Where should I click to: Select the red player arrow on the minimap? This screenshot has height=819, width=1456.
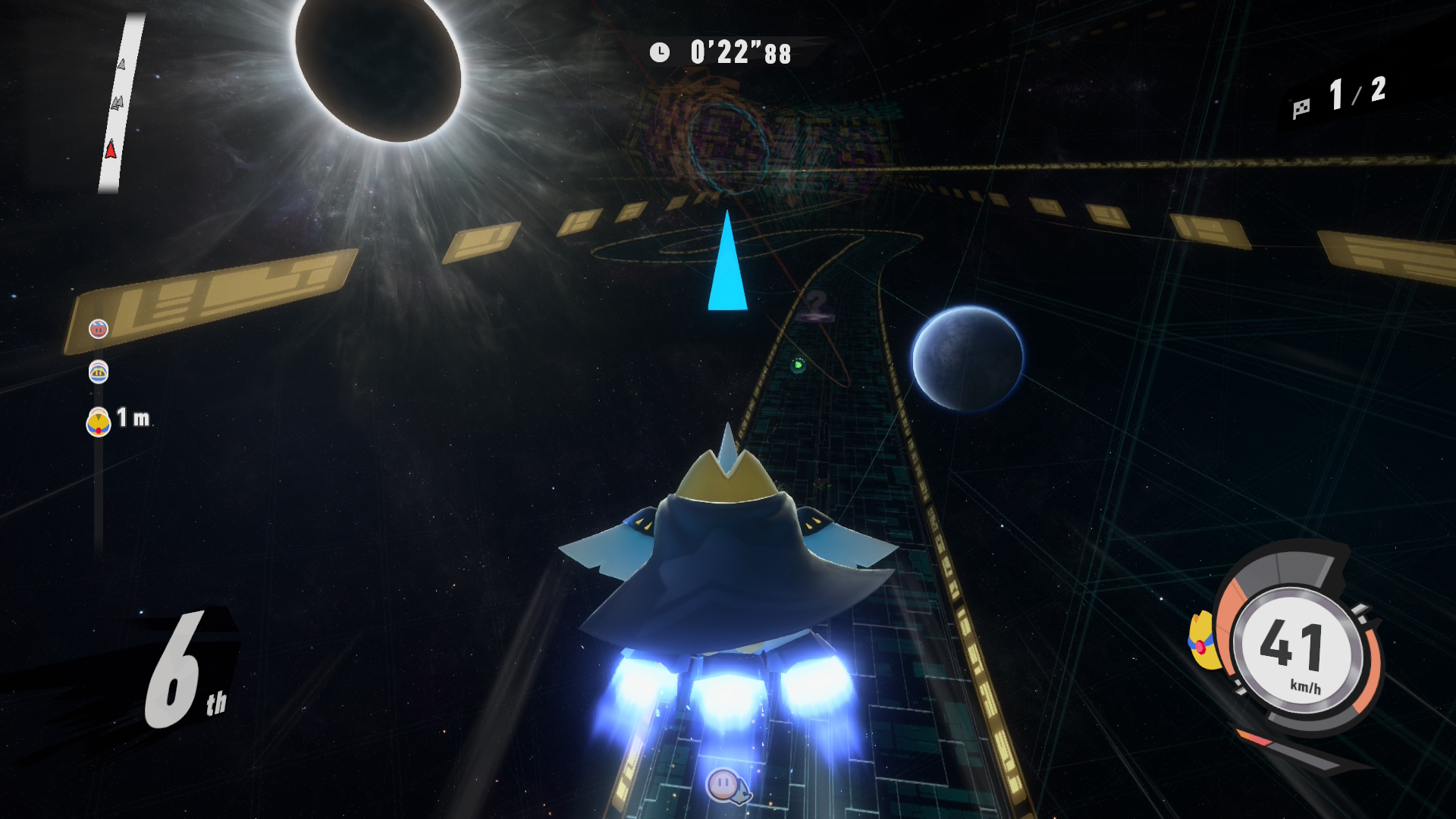point(111,148)
